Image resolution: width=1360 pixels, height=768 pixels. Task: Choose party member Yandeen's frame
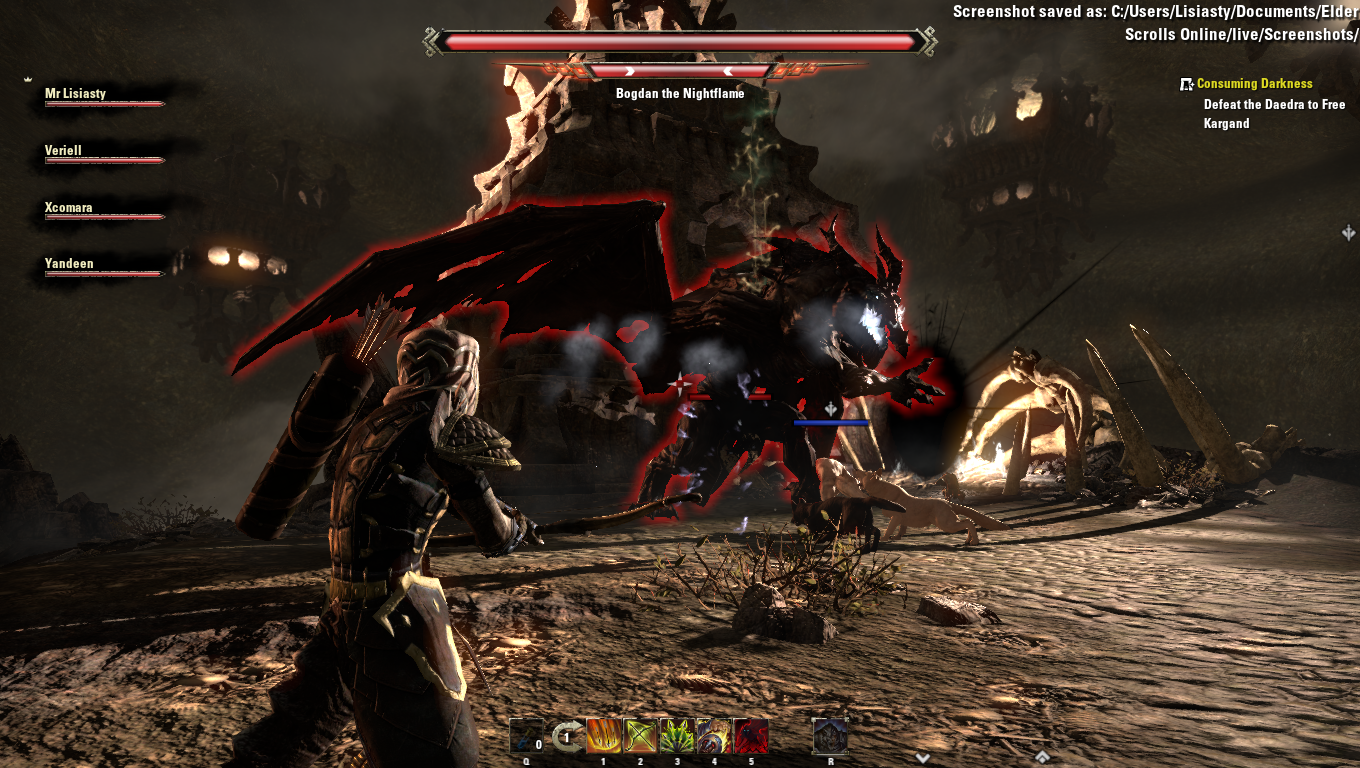tap(69, 264)
